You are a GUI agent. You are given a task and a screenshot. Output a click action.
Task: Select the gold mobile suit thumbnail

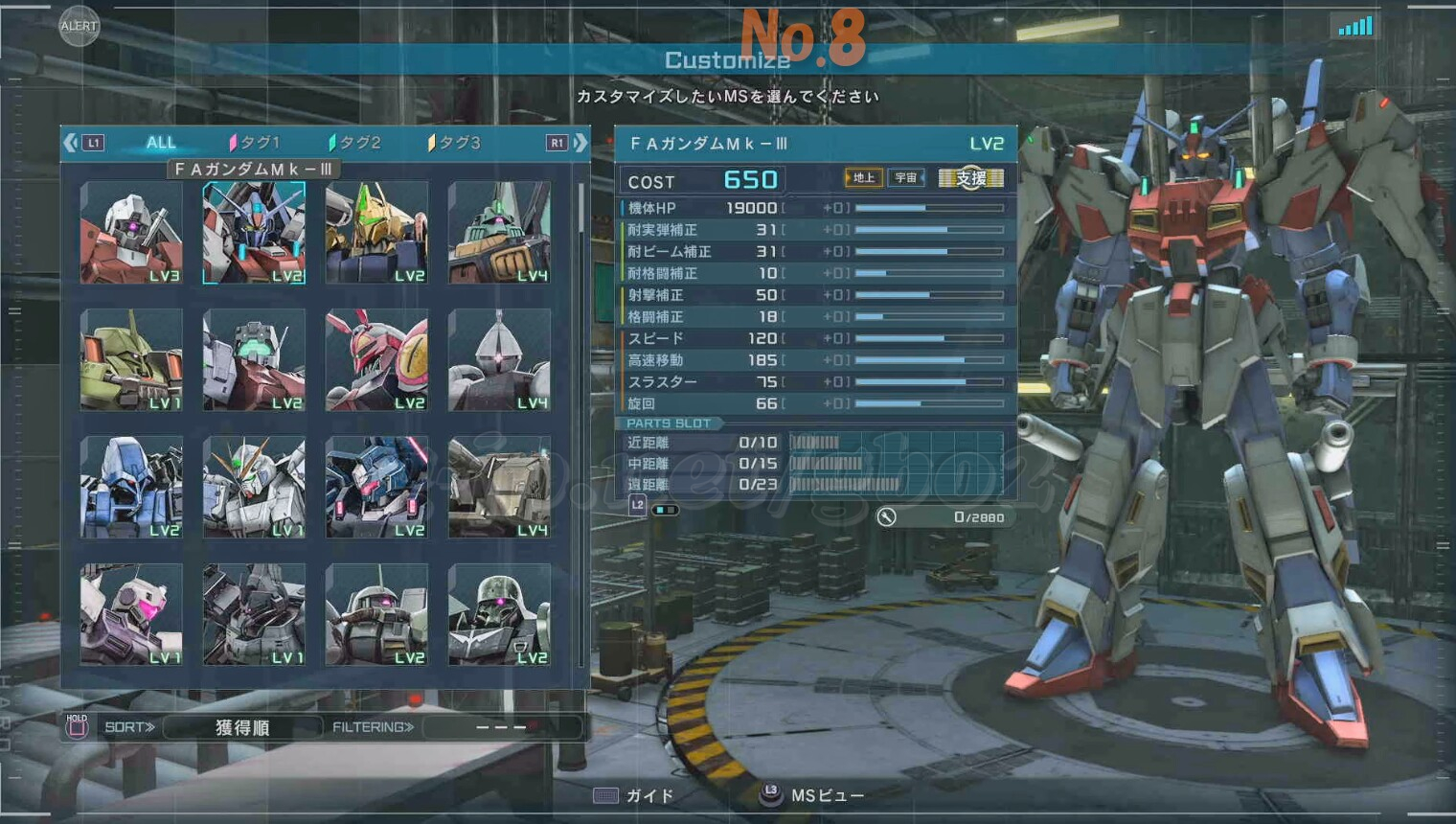[x=376, y=233]
